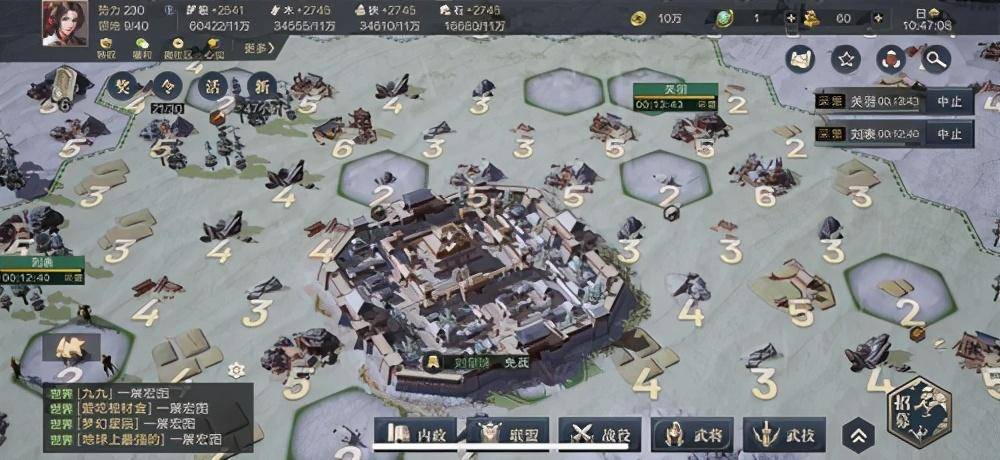The image size is (1000, 460).
Task: Open the 武将 generals menu
Action: coord(692,434)
